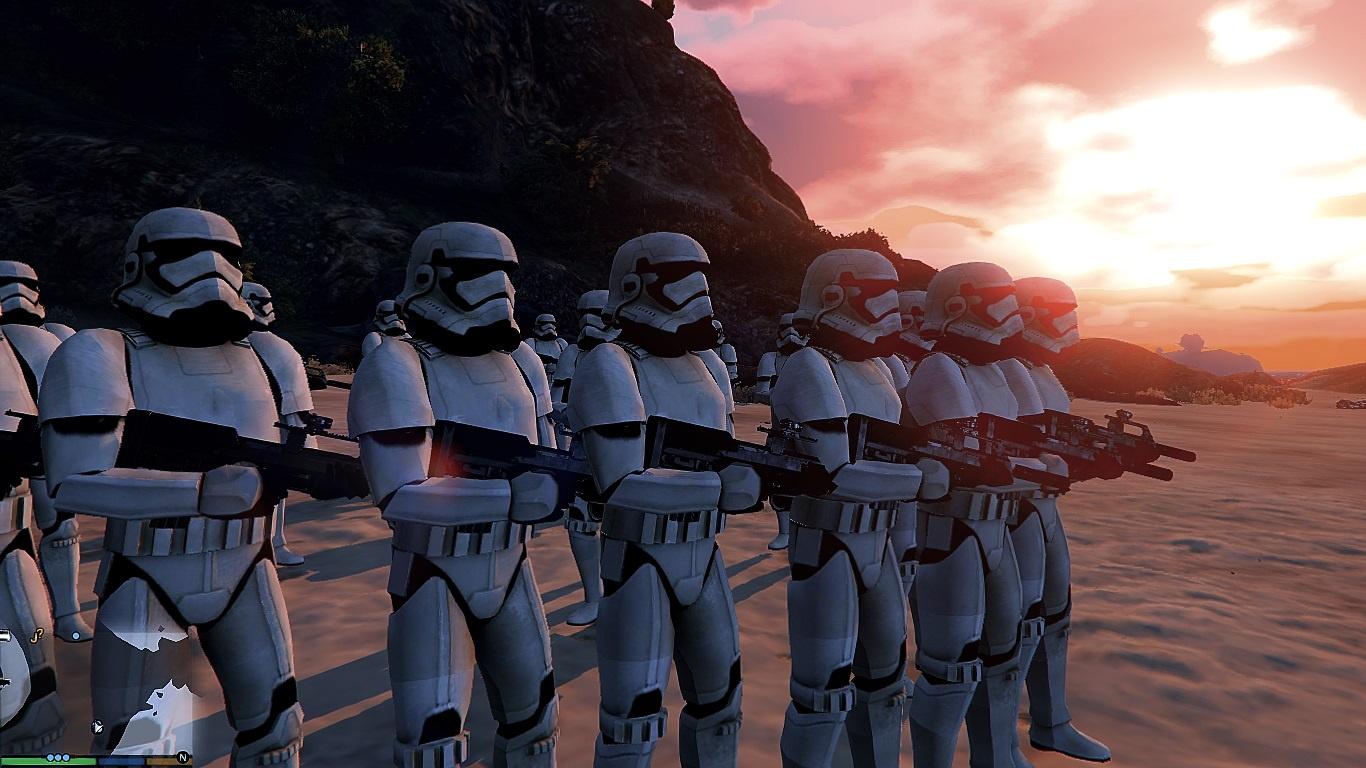Select the yellow J mission blip on minimap
This screenshot has width=1366, height=768.
click(x=36, y=636)
